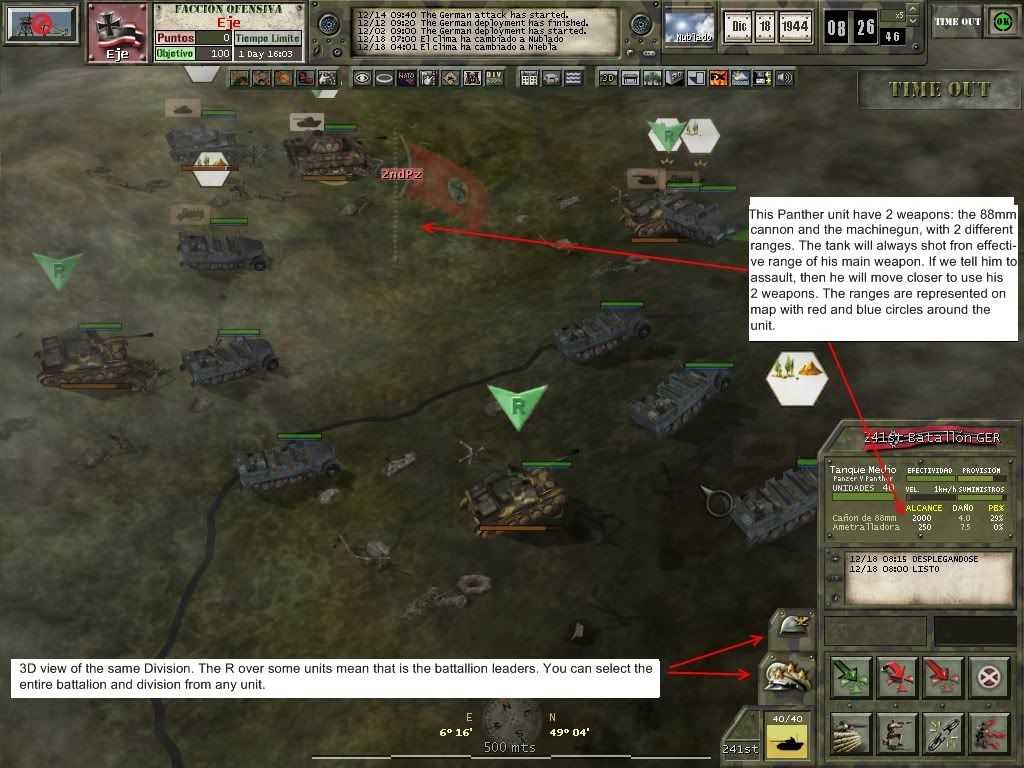Toggle the eye visibility toolbar icon

[361, 78]
